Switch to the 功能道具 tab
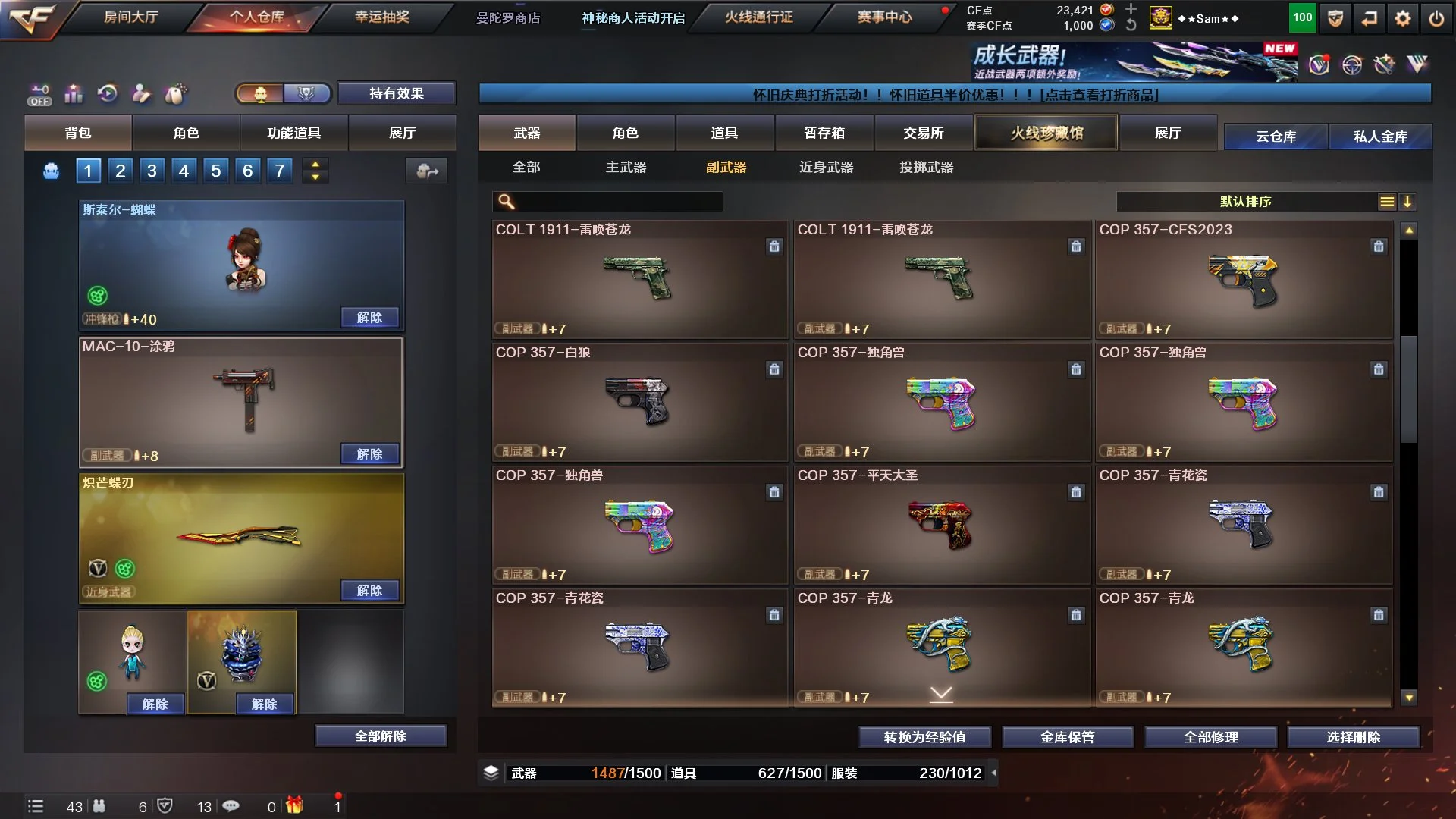 pos(293,133)
